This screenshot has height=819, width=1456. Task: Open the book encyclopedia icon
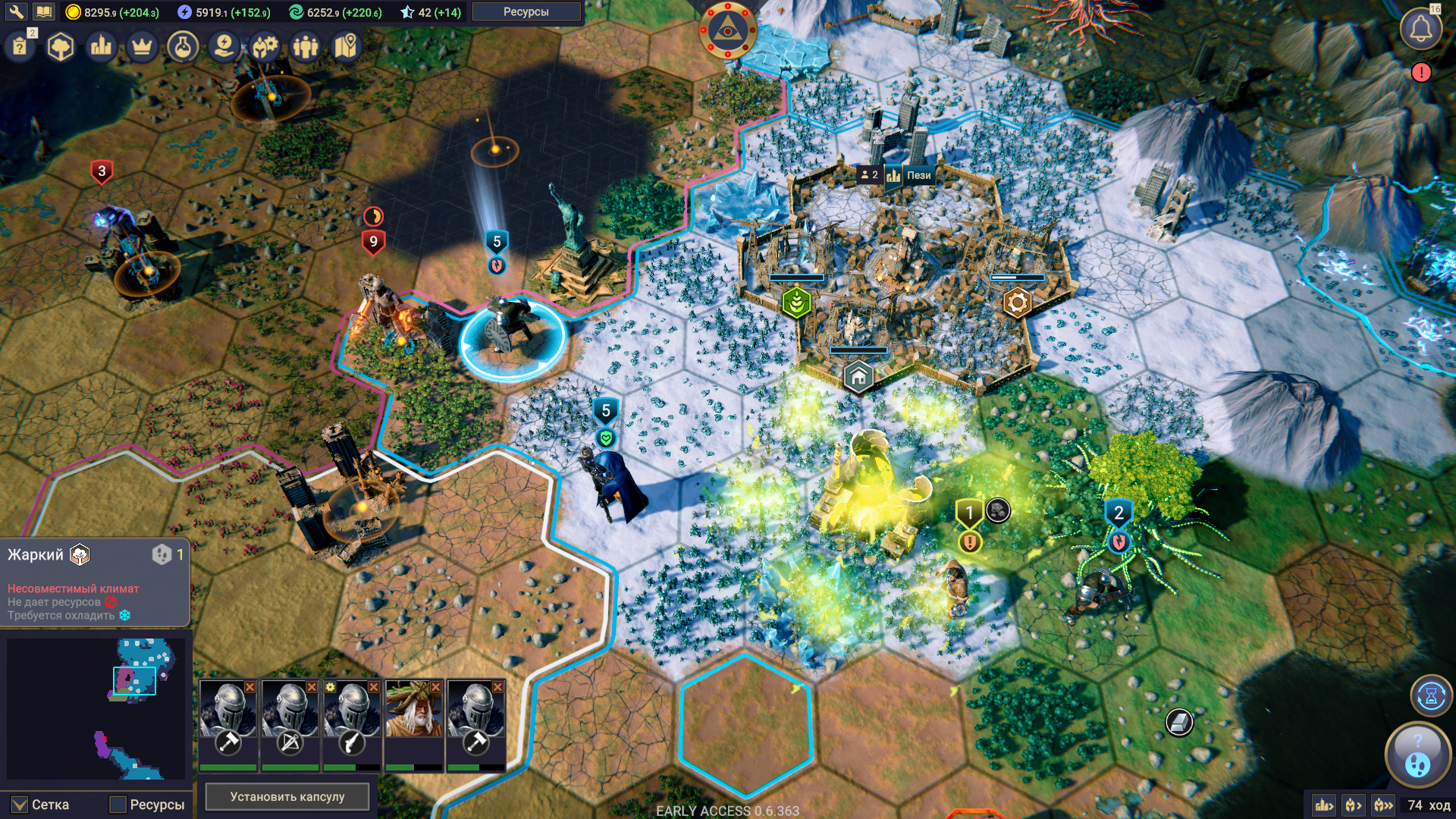[x=43, y=11]
